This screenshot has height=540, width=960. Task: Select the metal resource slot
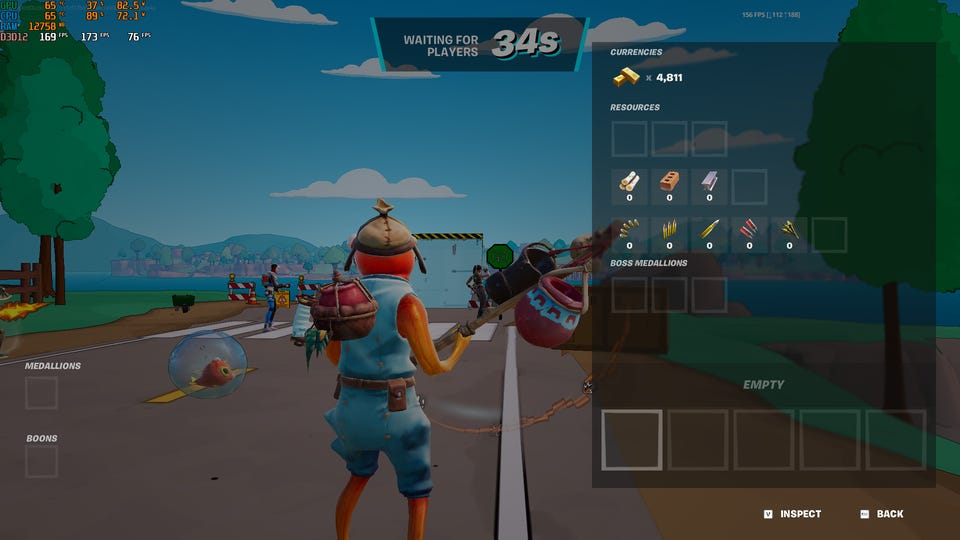point(709,182)
